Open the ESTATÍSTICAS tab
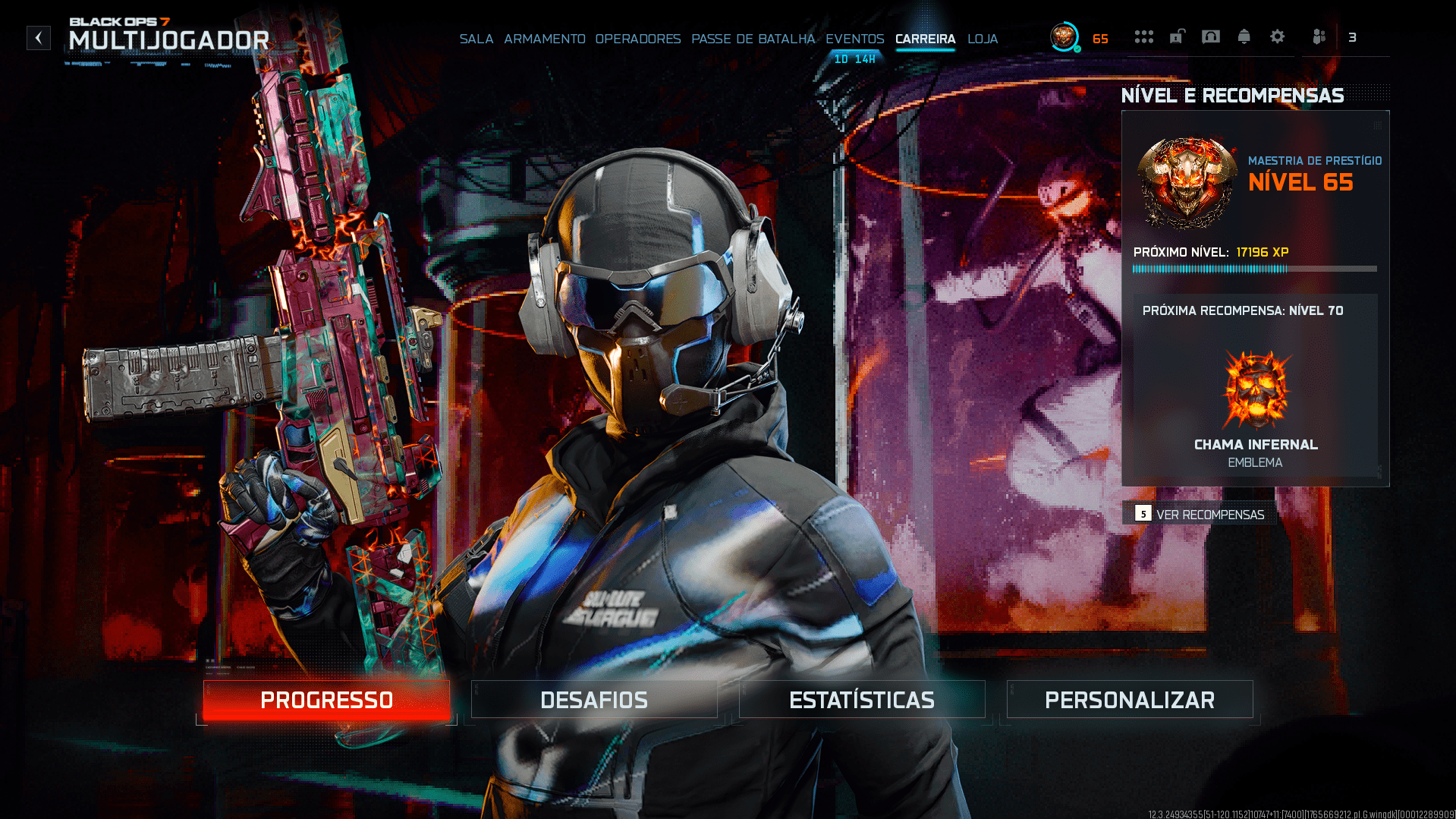This screenshot has width=1456, height=819. pyautogui.click(x=862, y=699)
